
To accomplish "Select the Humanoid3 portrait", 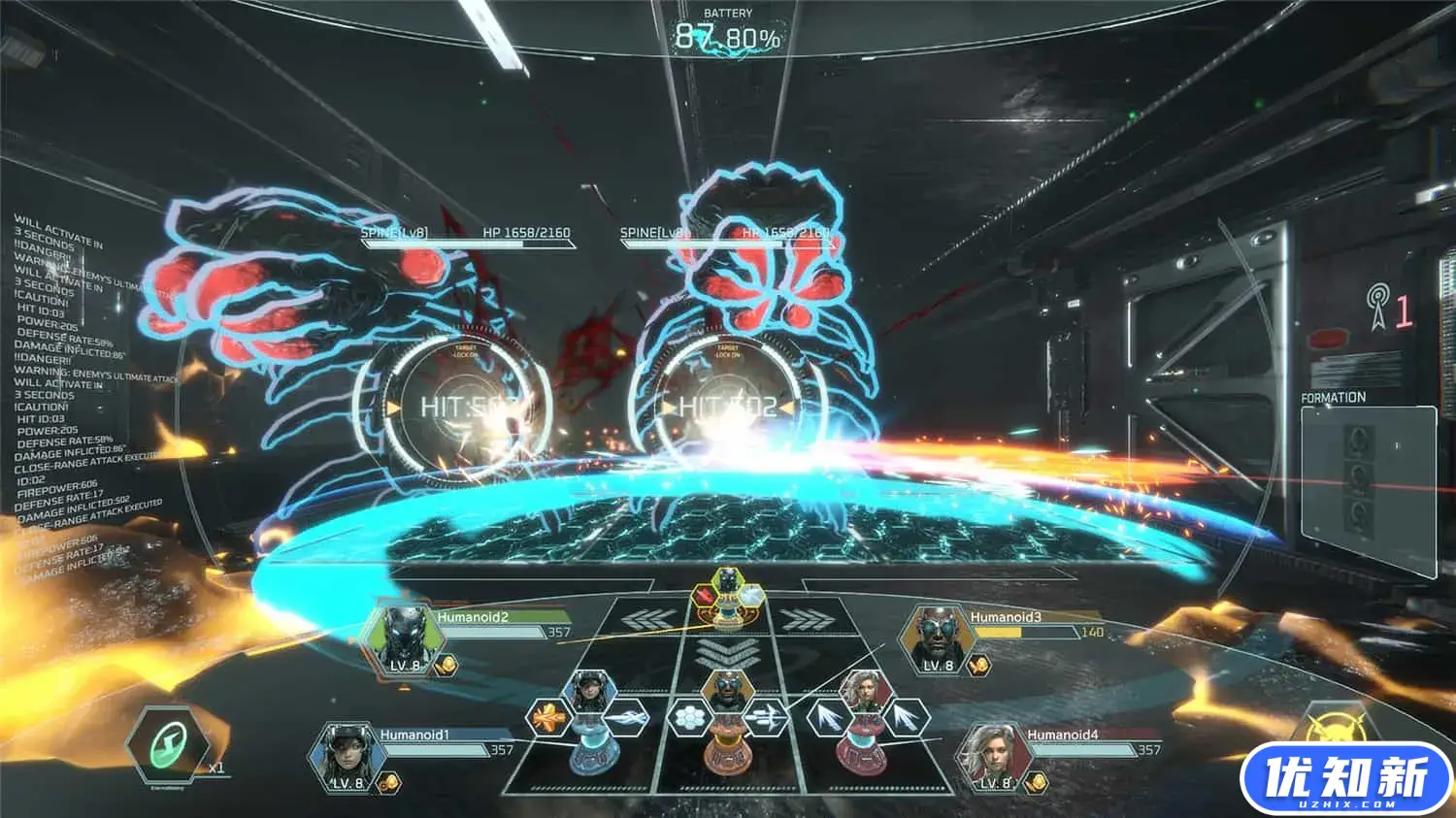I will tap(936, 637).
